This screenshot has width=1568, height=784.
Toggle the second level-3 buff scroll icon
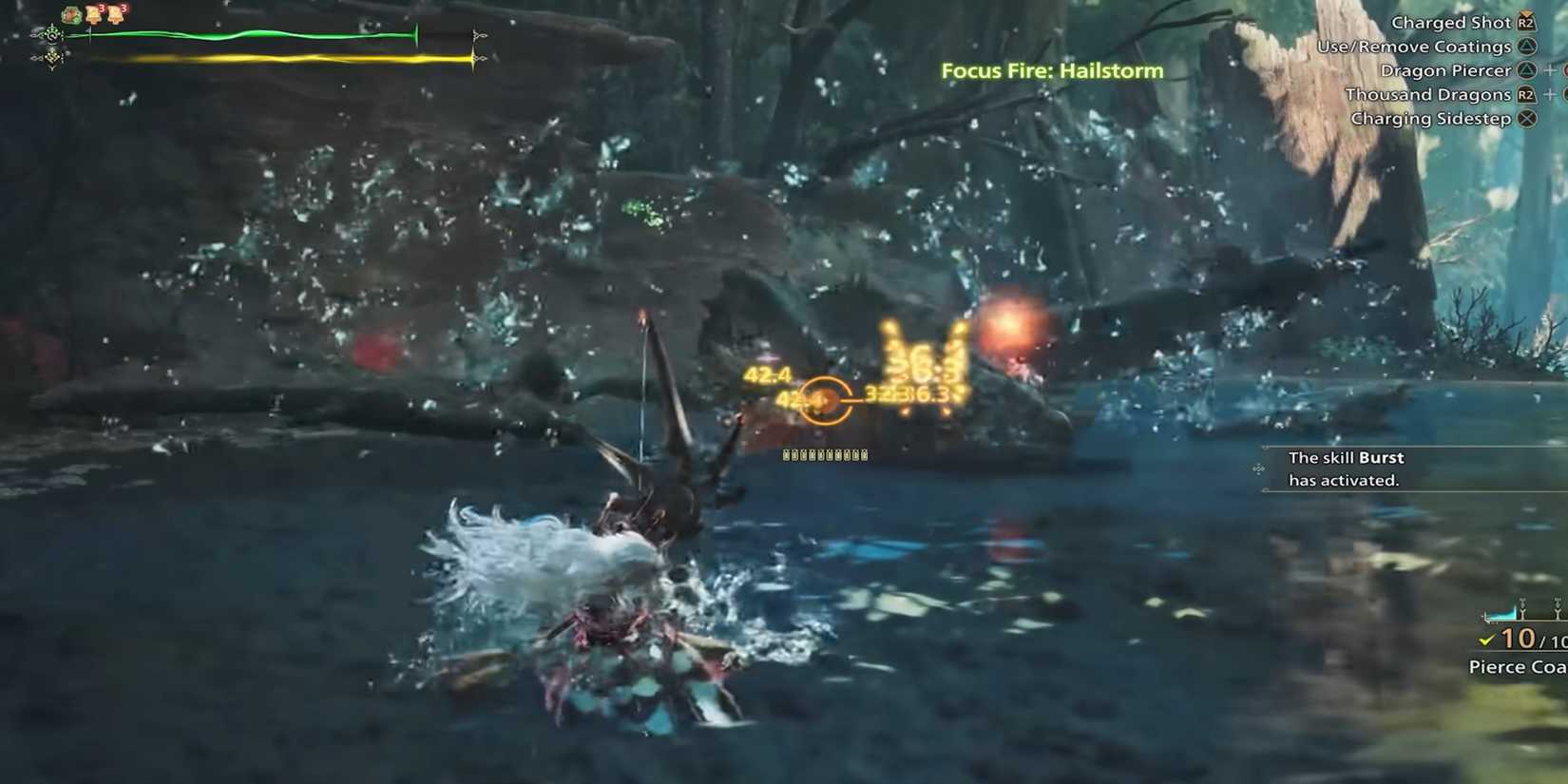click(x=117, y=15)
